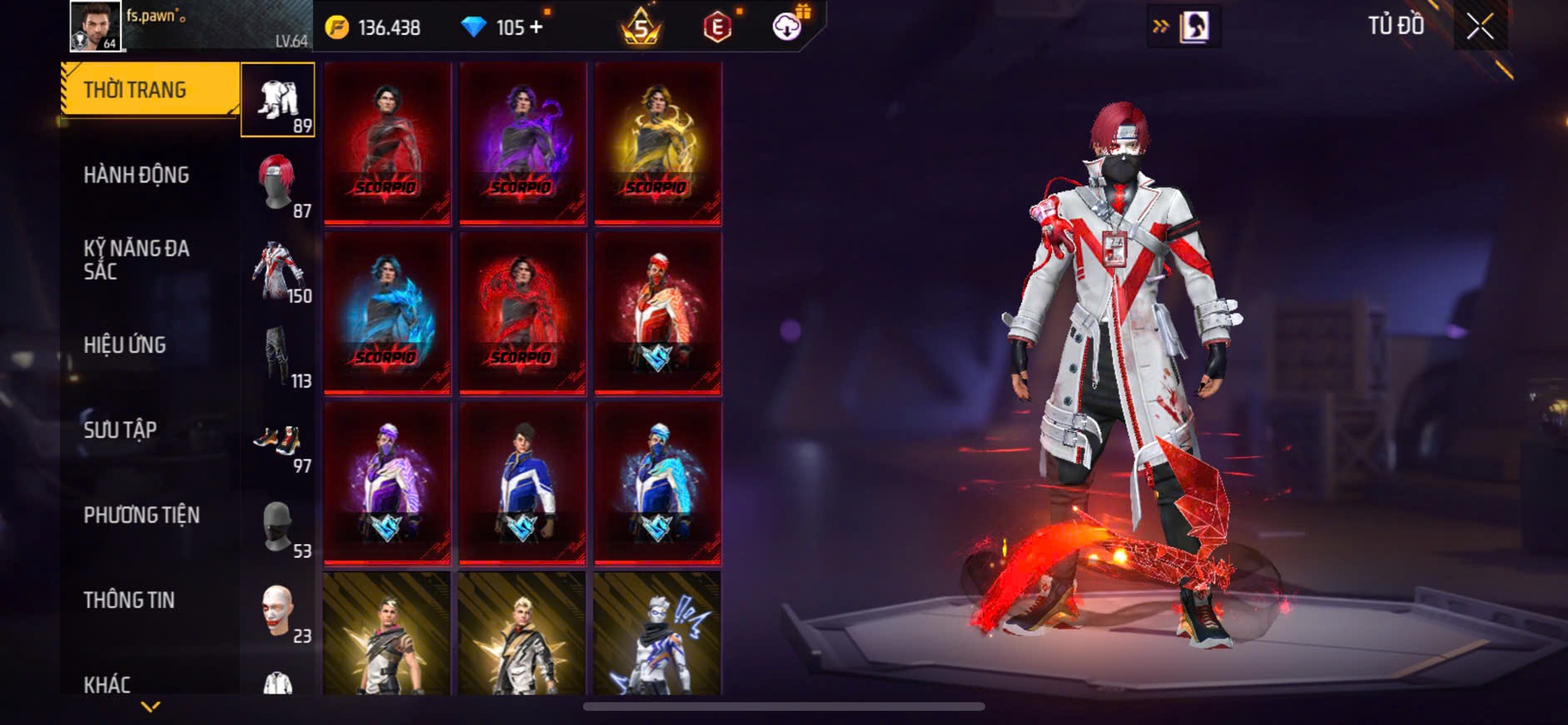
Task: Choose the gold-background white-haired masked outfit
Action: pos(657,634)
